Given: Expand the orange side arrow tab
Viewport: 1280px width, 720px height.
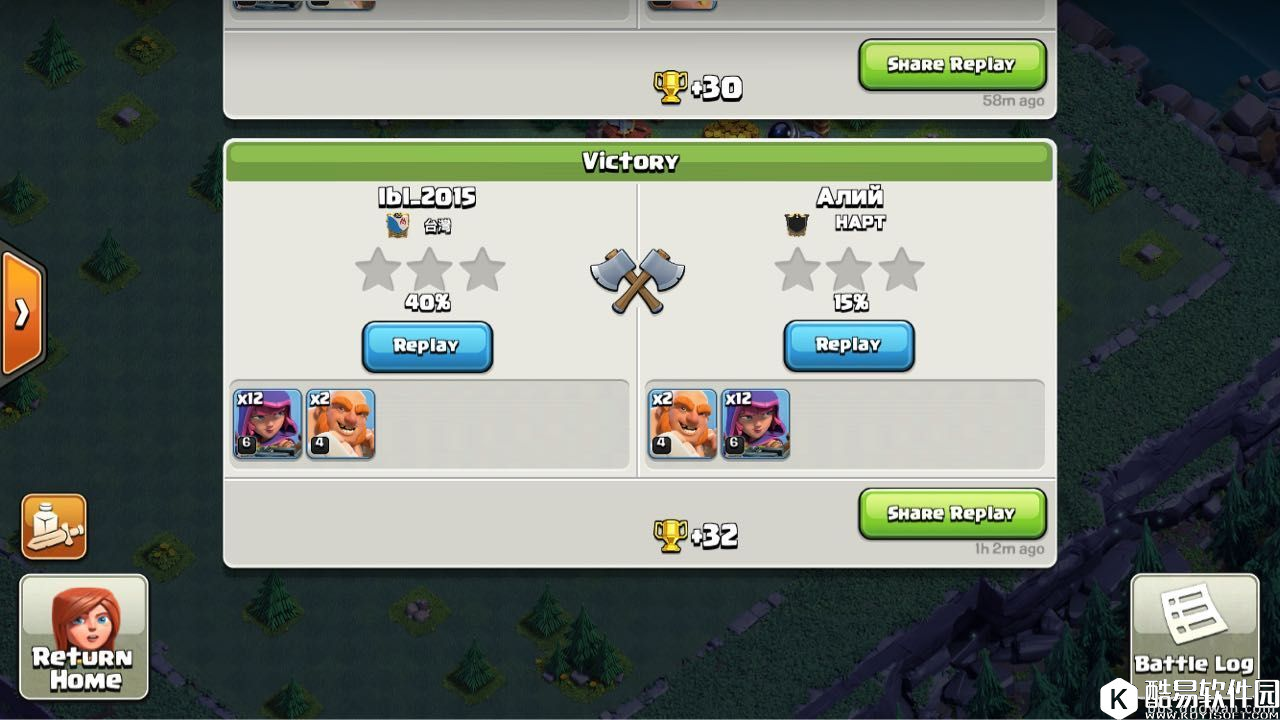Looking at the screenshot, I should [x=20, y=314].
